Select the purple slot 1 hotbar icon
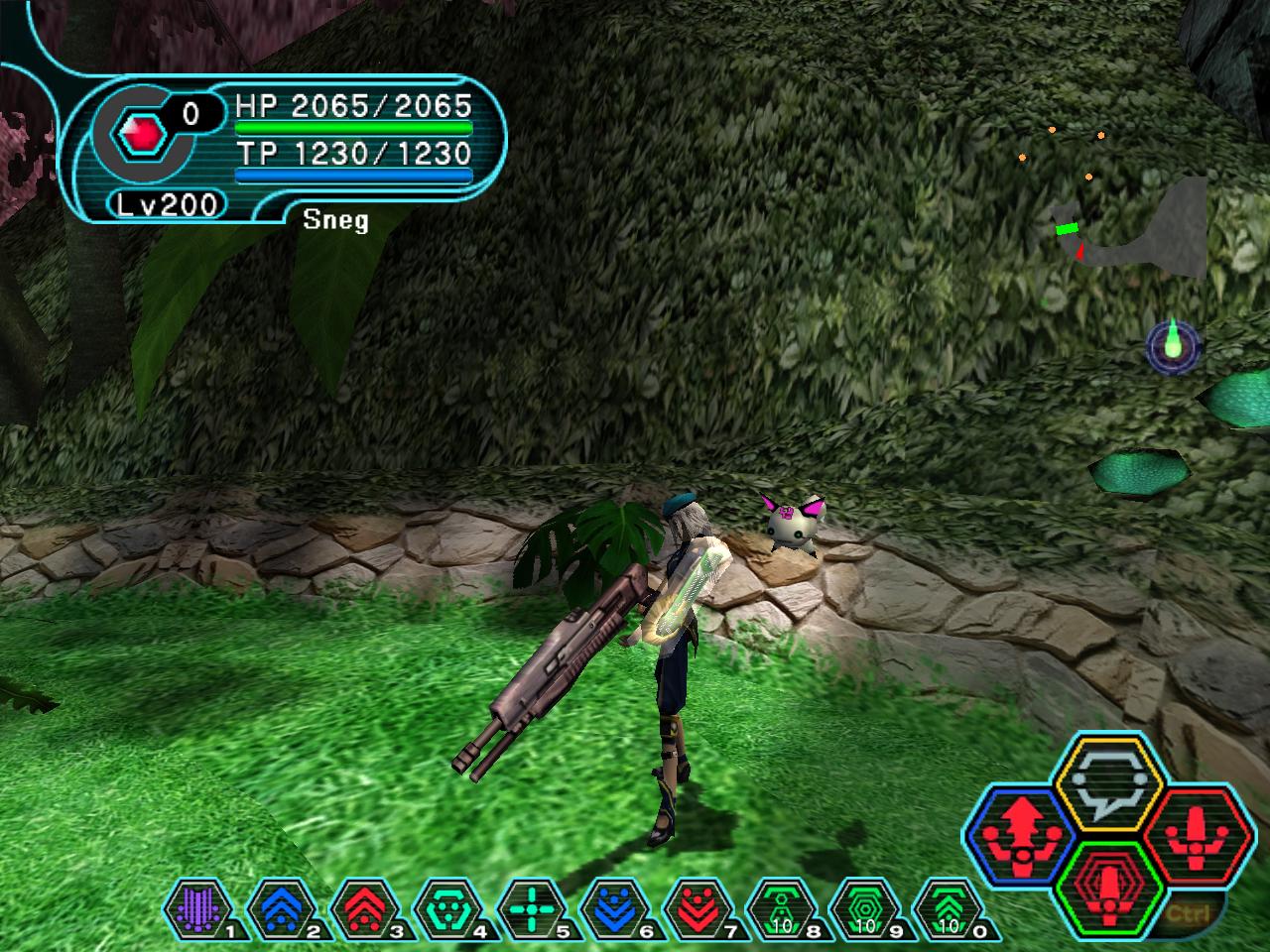 tap(195, 907)
